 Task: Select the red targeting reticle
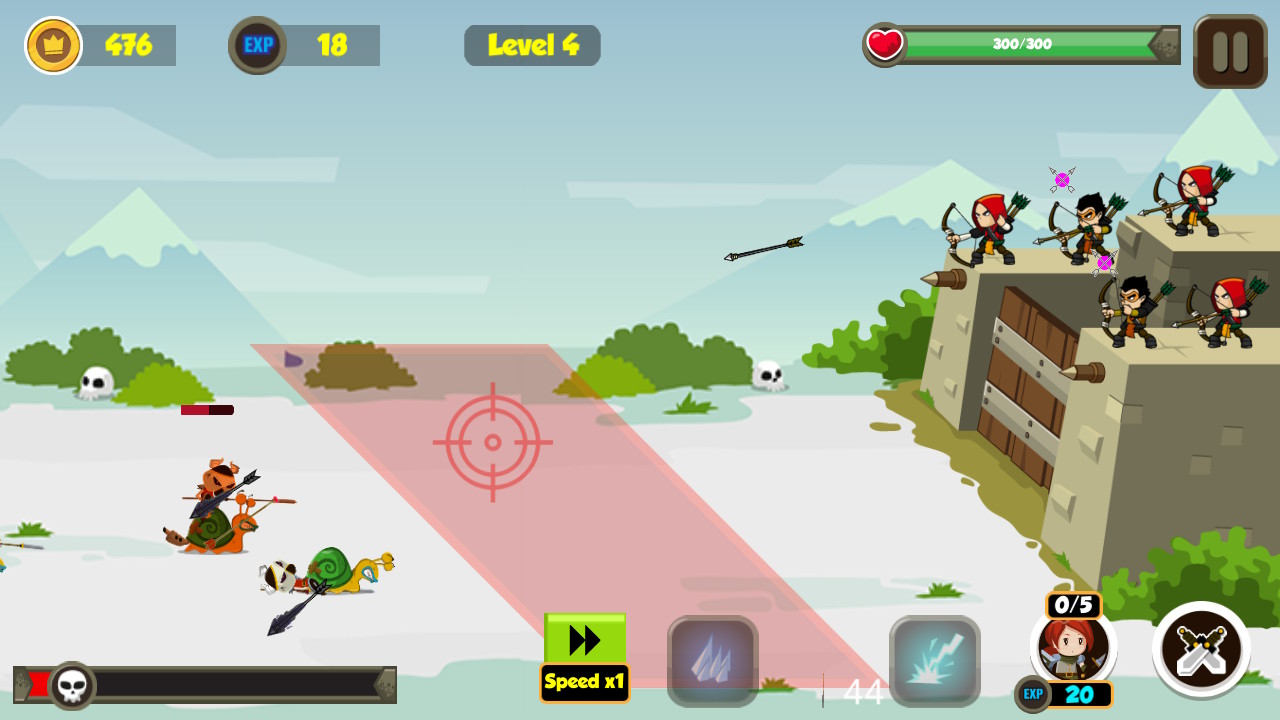(x=491, y=441)
